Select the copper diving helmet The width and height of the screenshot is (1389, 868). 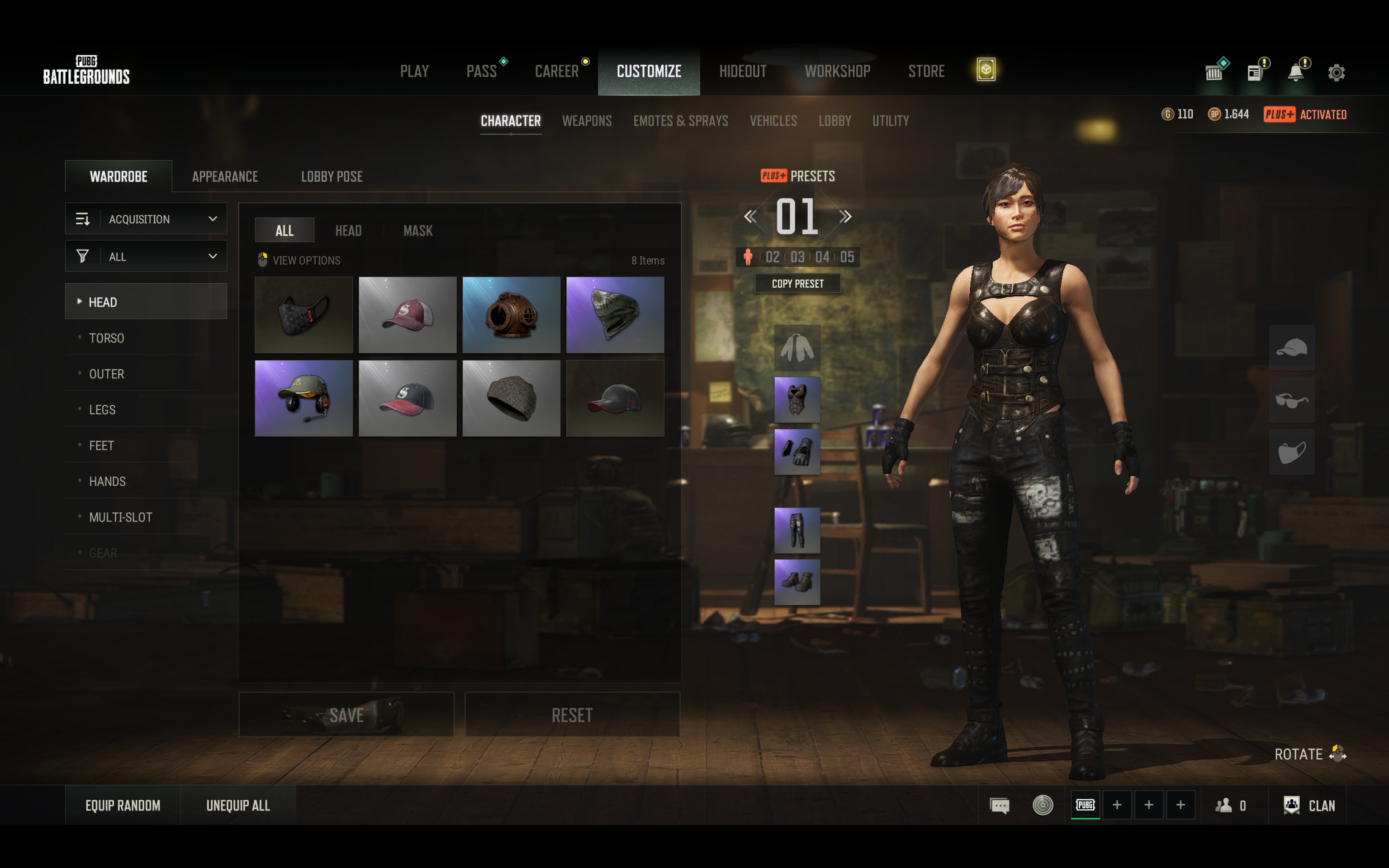click(x=512, y=315)
